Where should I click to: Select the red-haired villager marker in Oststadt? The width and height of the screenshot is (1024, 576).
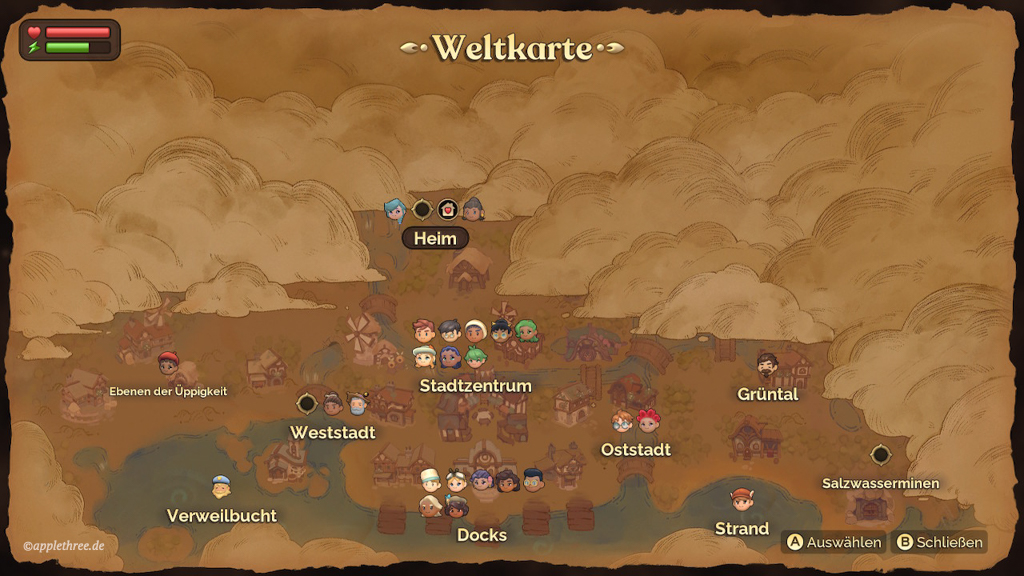pyautogui.click(x=649, y=420)
